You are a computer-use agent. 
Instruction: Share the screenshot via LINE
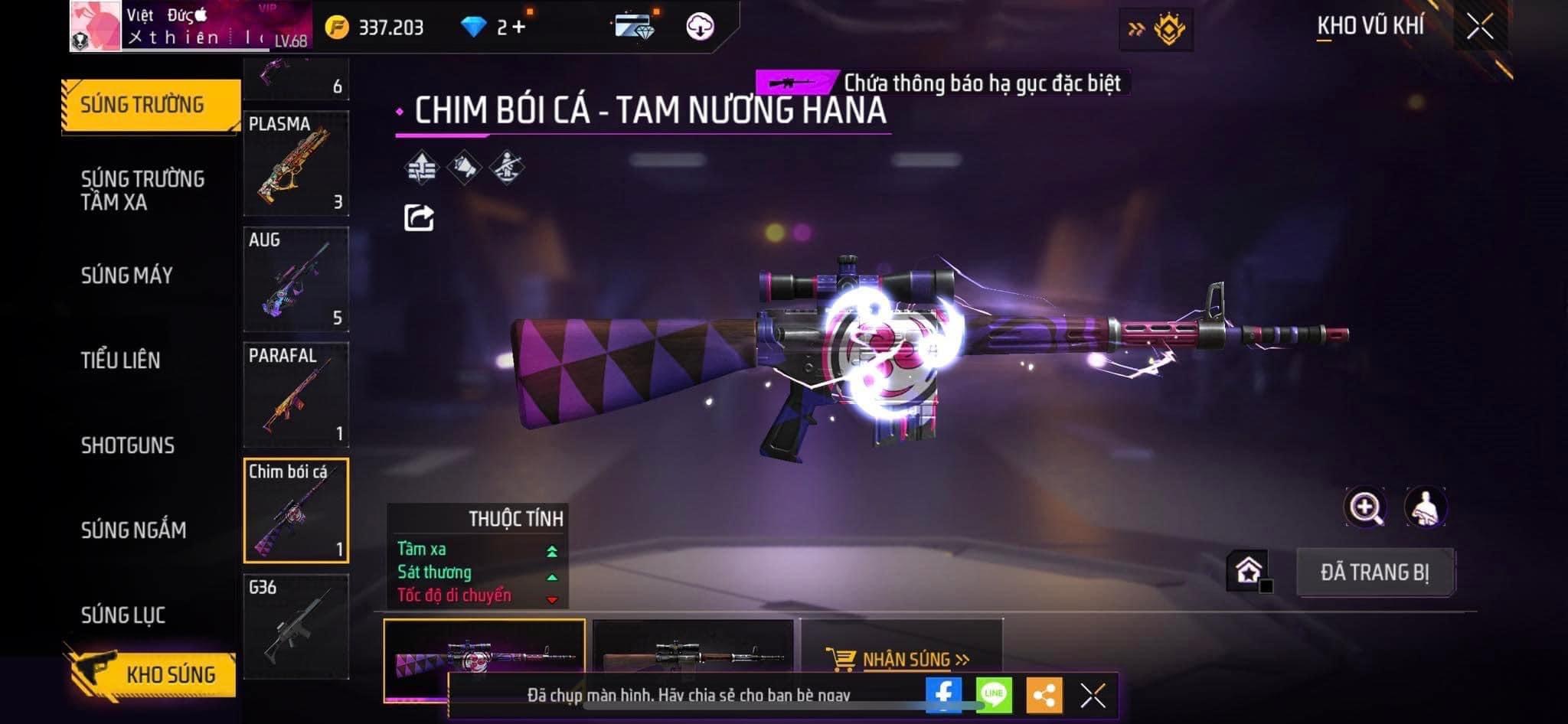(x=994, y=695)
